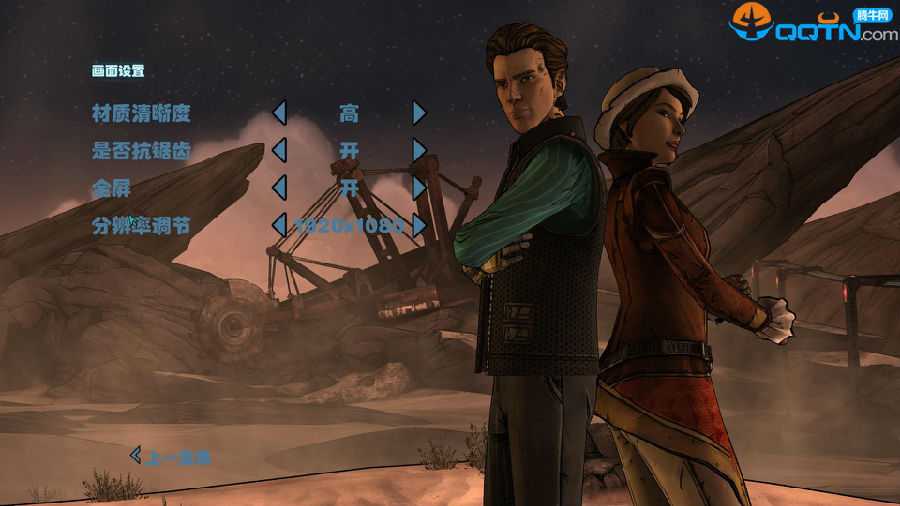Raise 分辨率调节 with right arrow

(x=419, y=225)
